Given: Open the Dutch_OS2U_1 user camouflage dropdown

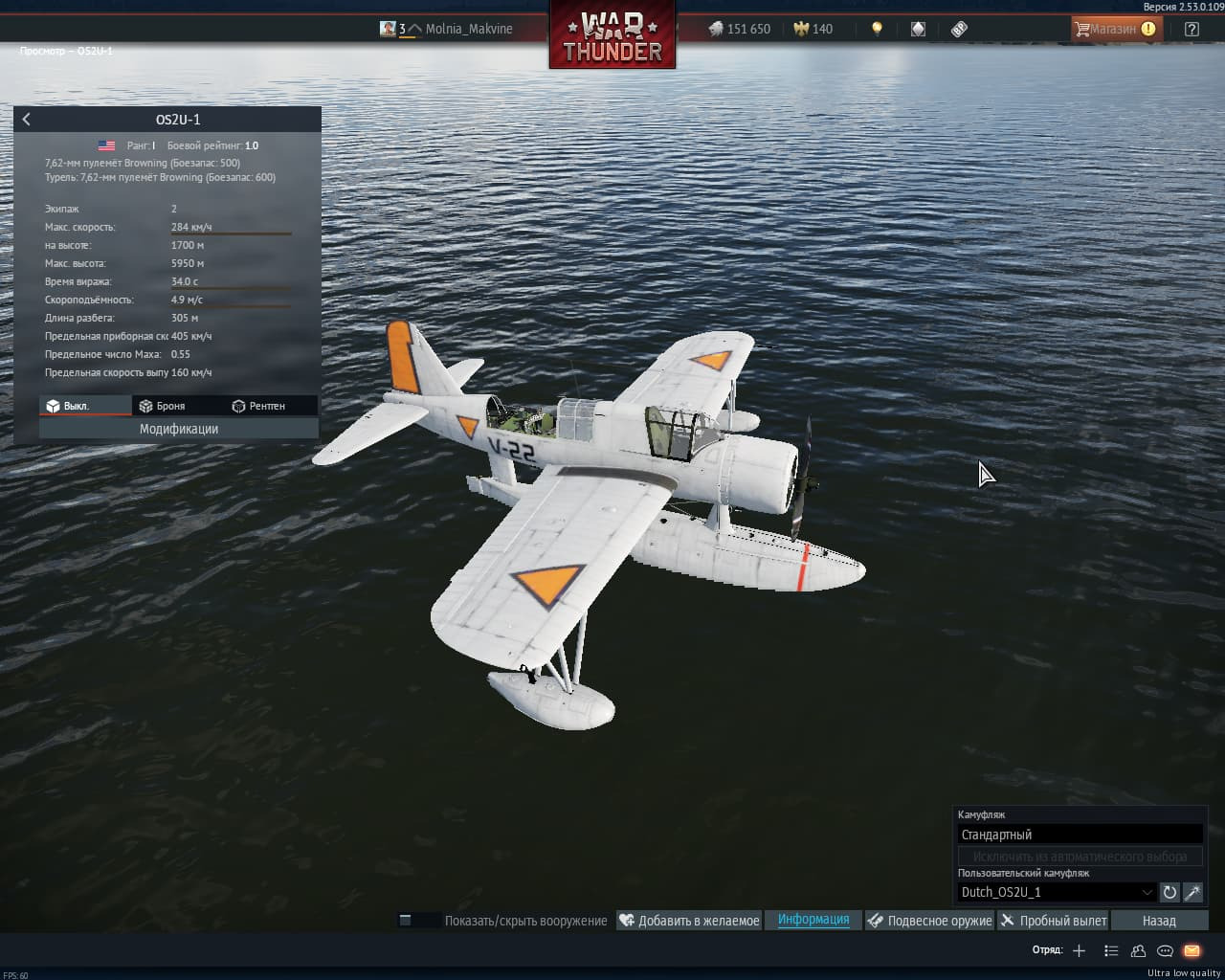Looking at the screenshot, I should [x=1057, y=892].
